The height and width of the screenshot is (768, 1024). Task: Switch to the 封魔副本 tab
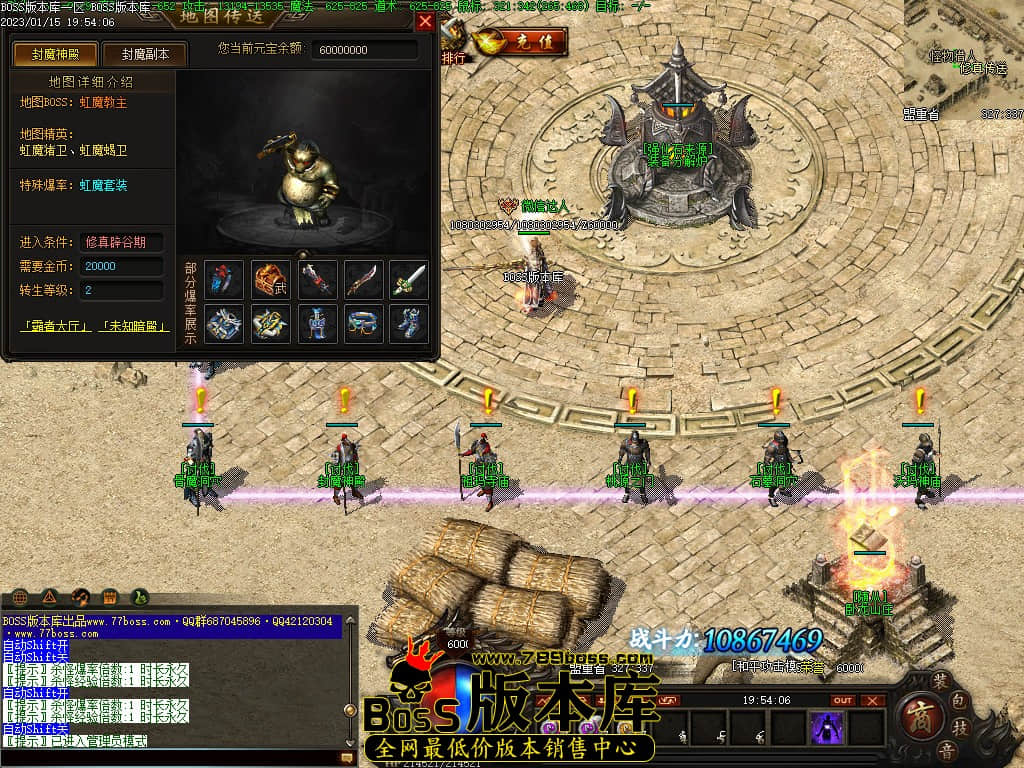pos(144,54)
